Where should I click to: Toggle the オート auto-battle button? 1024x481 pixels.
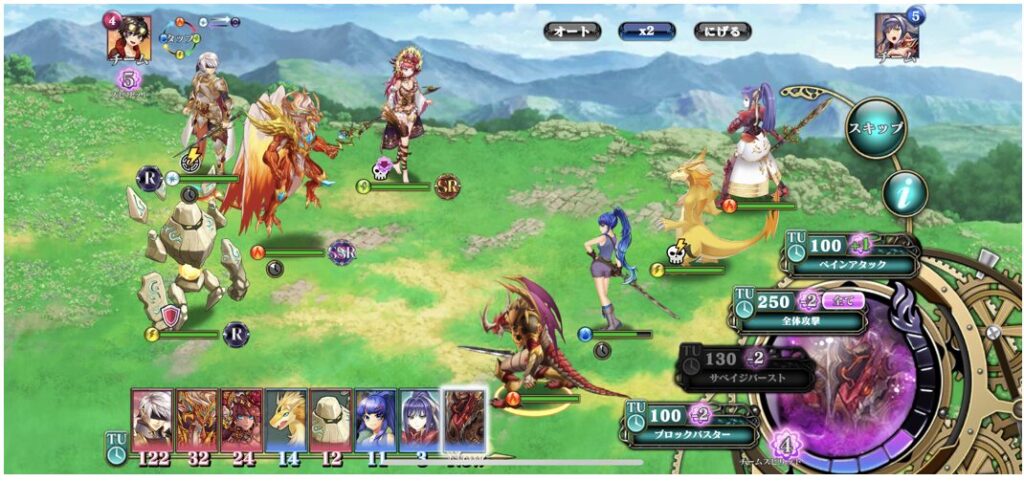pos(572,32)
